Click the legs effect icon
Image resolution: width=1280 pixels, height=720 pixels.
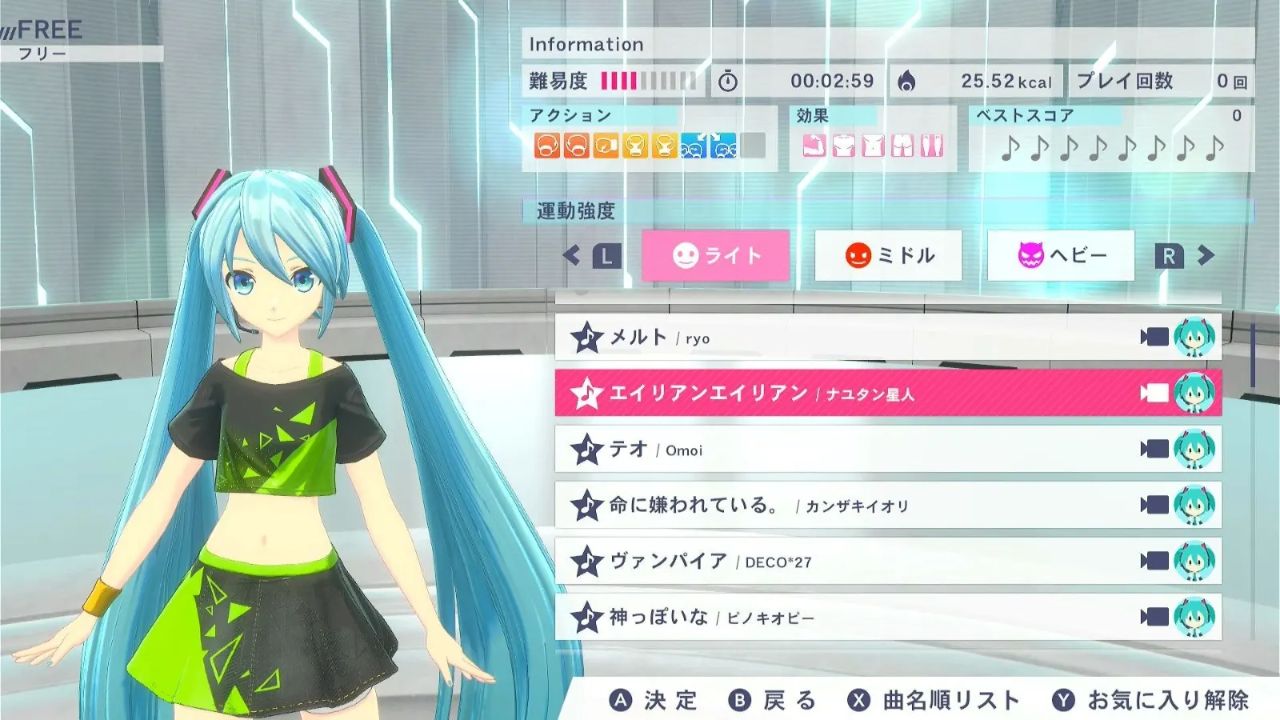coord(931,144)
